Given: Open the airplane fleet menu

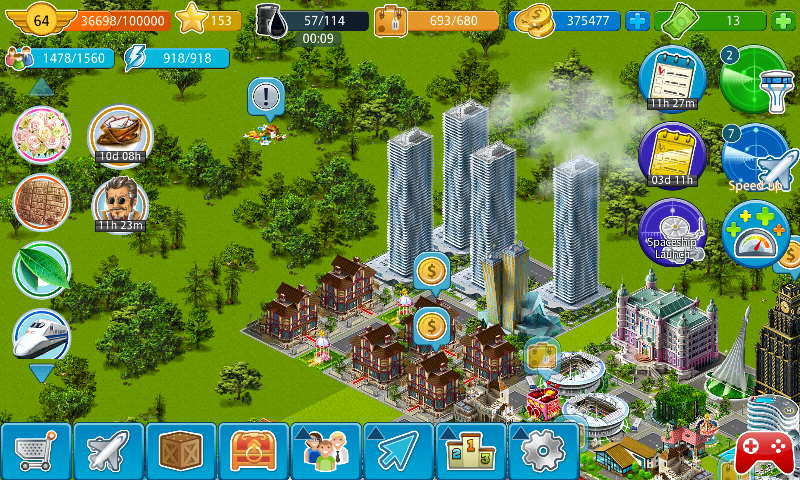Looking at the screenshot, I should pos(108,452).
